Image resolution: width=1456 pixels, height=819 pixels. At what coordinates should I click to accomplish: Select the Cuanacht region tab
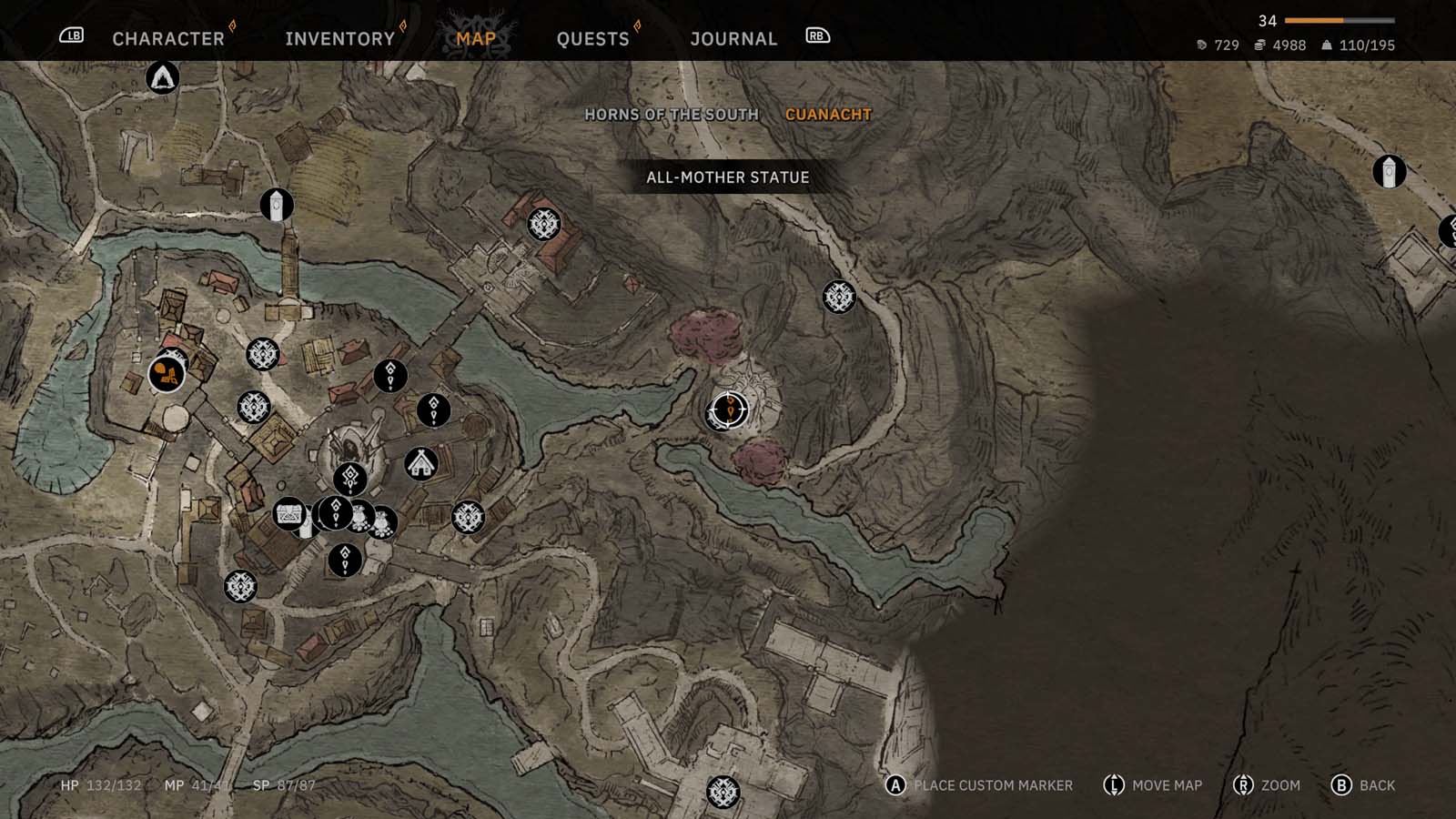pos(828,115)
